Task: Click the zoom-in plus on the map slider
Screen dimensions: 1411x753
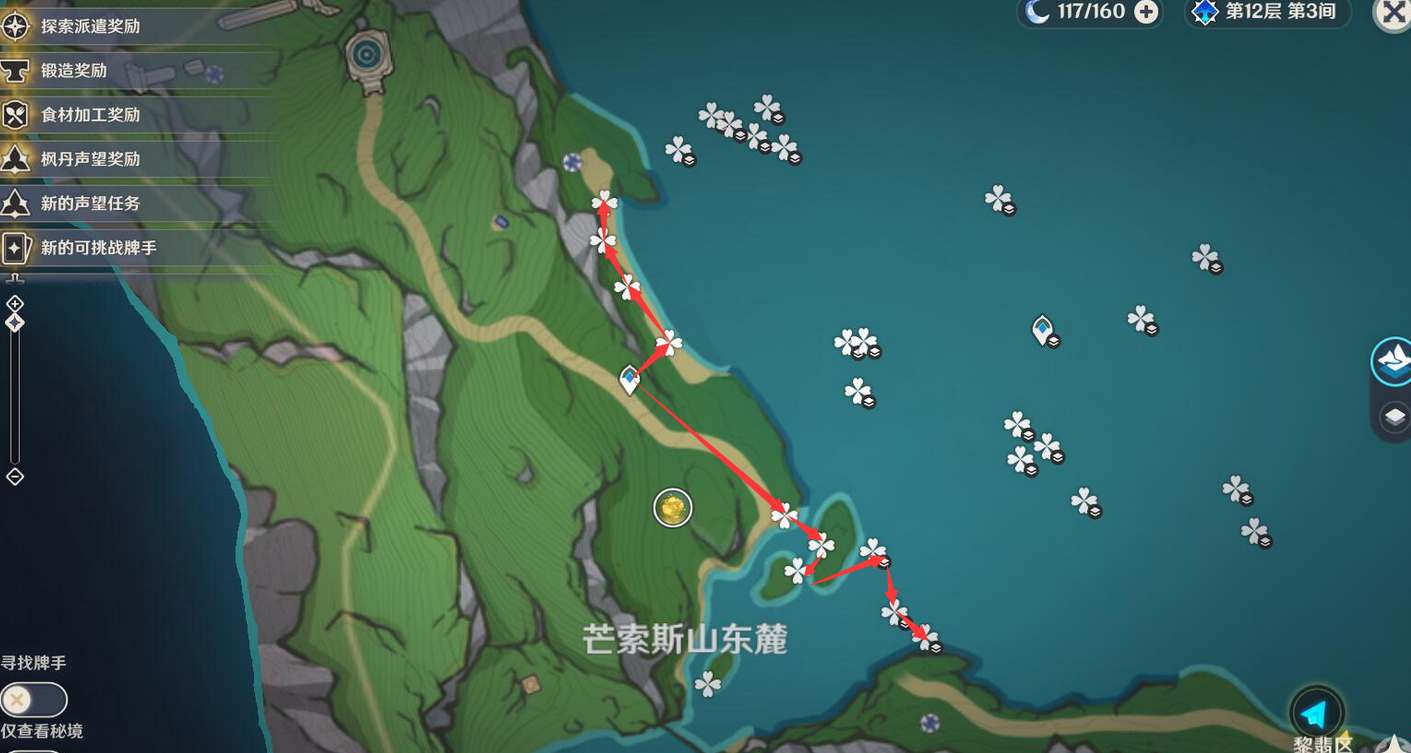Action: (14, 303)
